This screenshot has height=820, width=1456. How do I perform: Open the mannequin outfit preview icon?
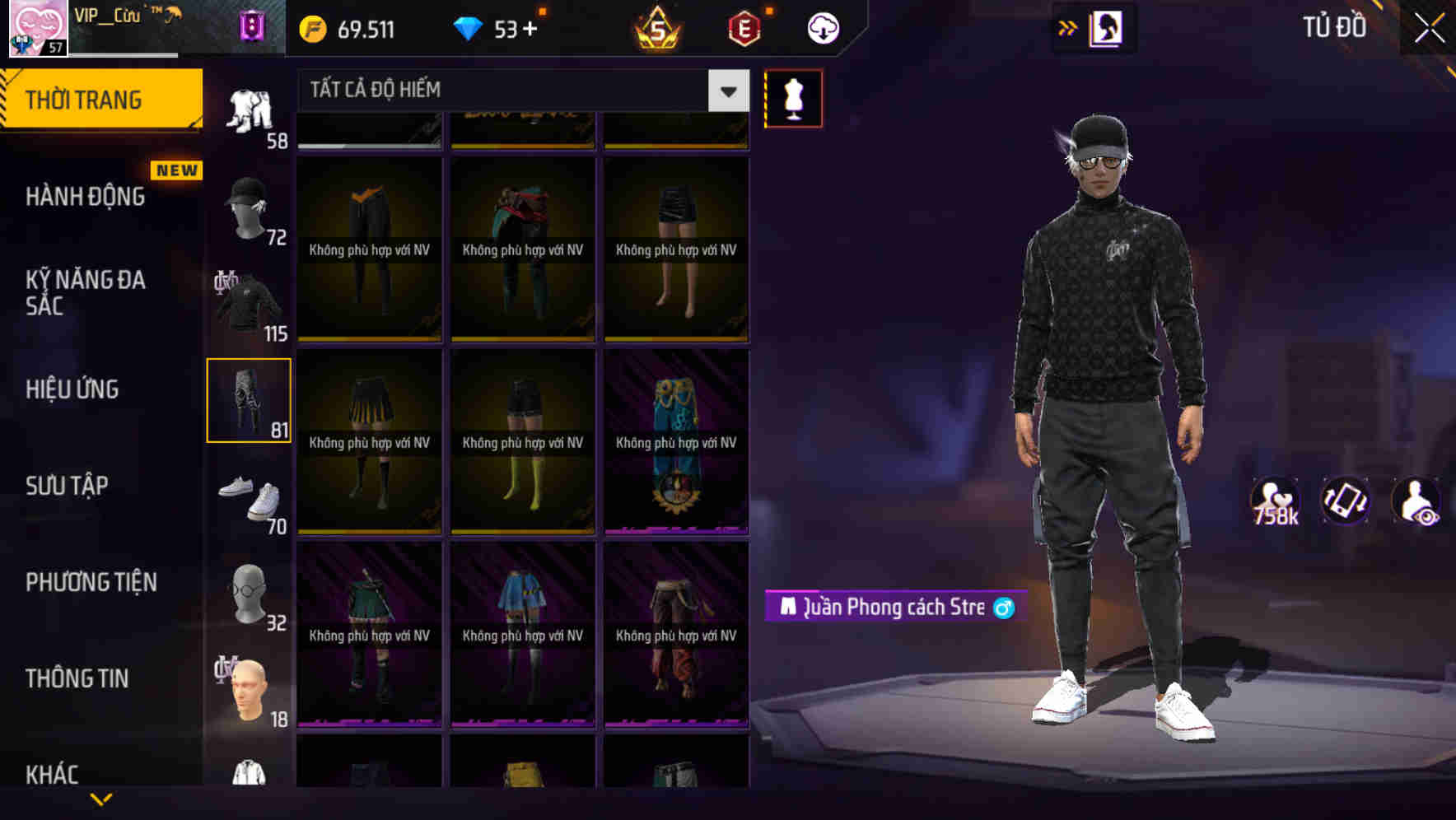tap(793, 97)
